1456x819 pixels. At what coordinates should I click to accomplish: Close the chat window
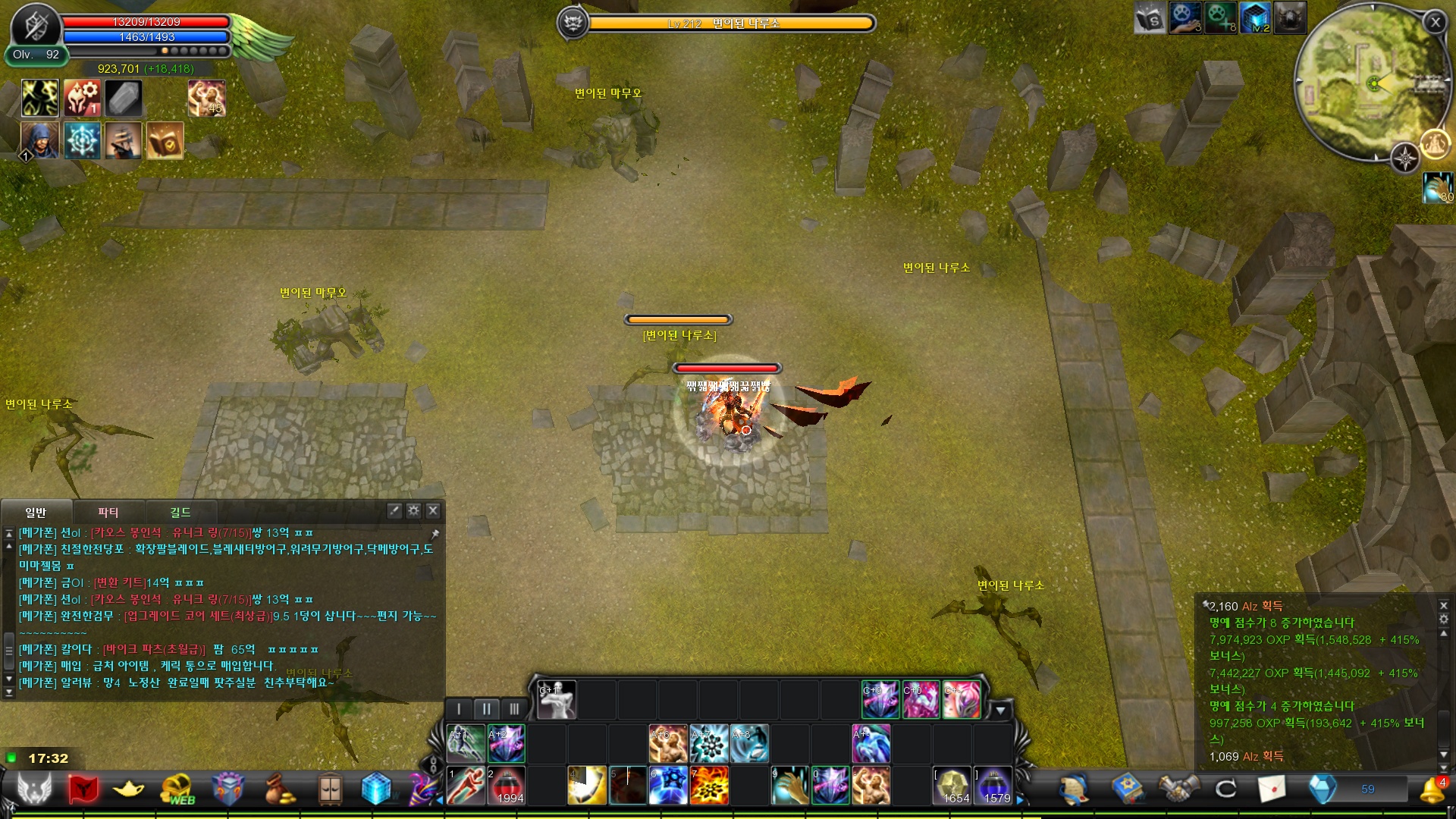433,510
